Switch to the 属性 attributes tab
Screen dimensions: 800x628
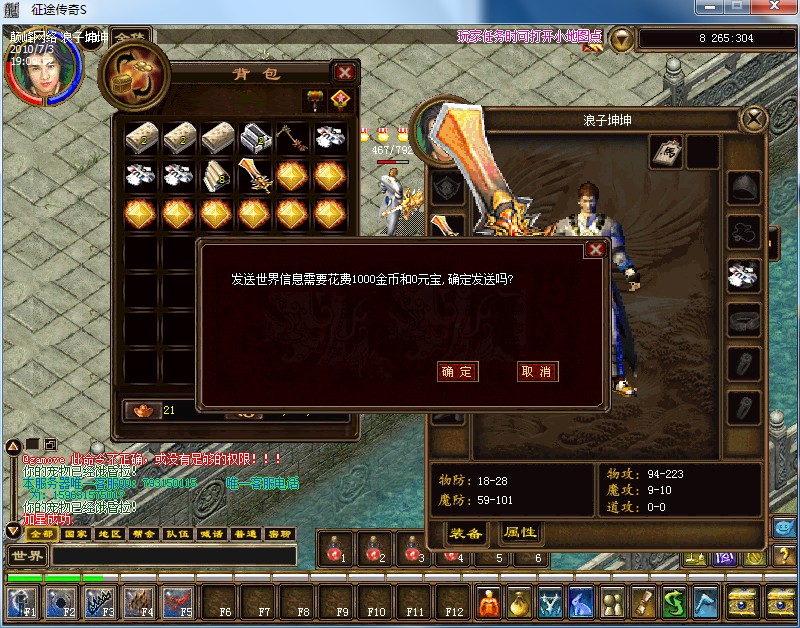521,533
